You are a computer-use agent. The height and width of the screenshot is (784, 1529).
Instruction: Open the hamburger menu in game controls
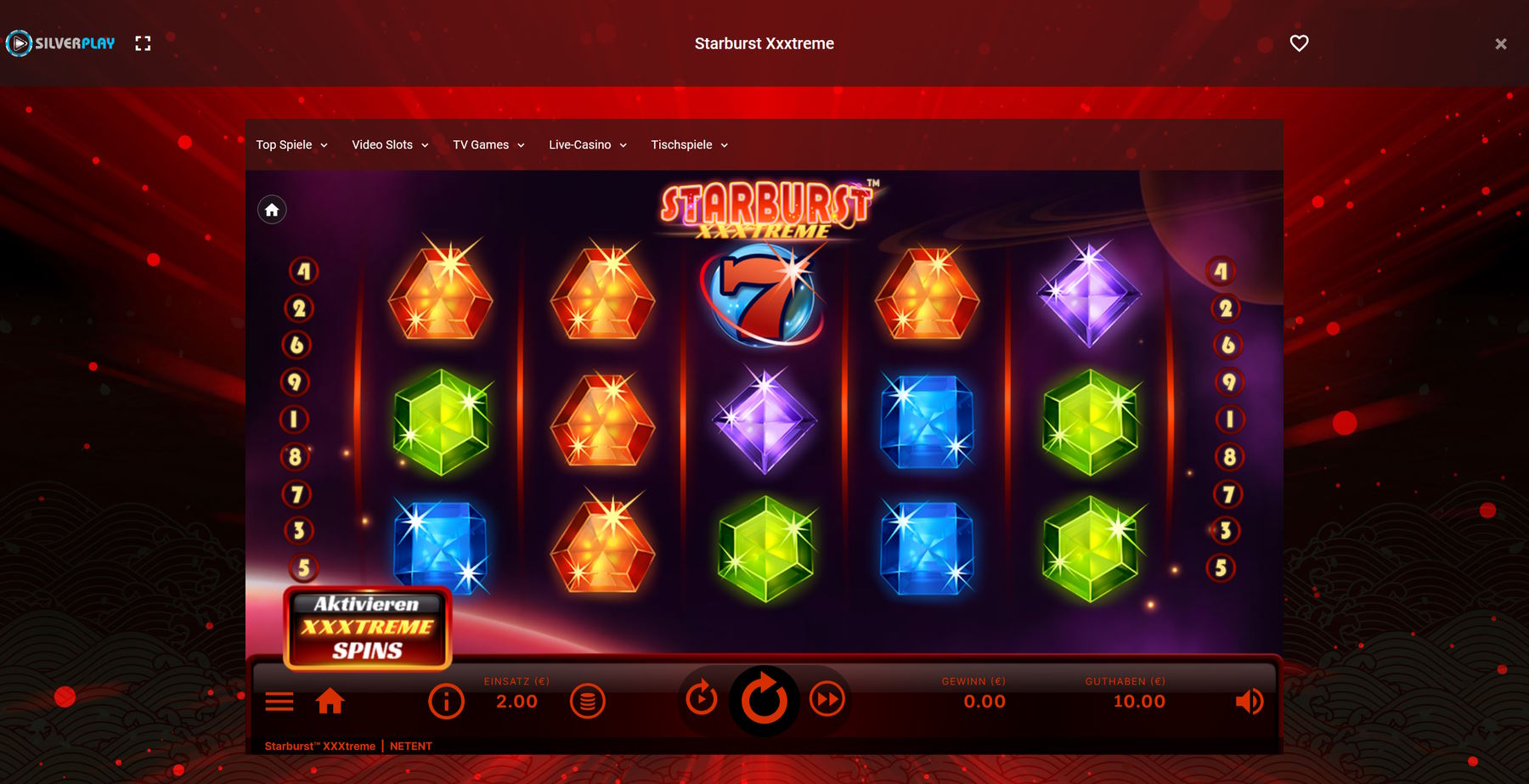(x=279, y=702)
